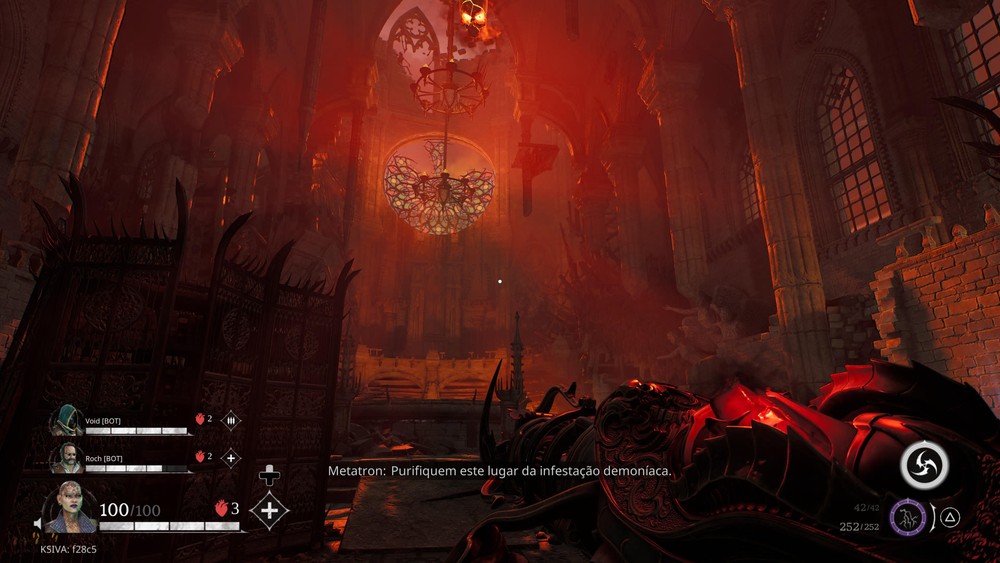
Task: Select Void bot's hooded portrait
Action: [67, 420]
